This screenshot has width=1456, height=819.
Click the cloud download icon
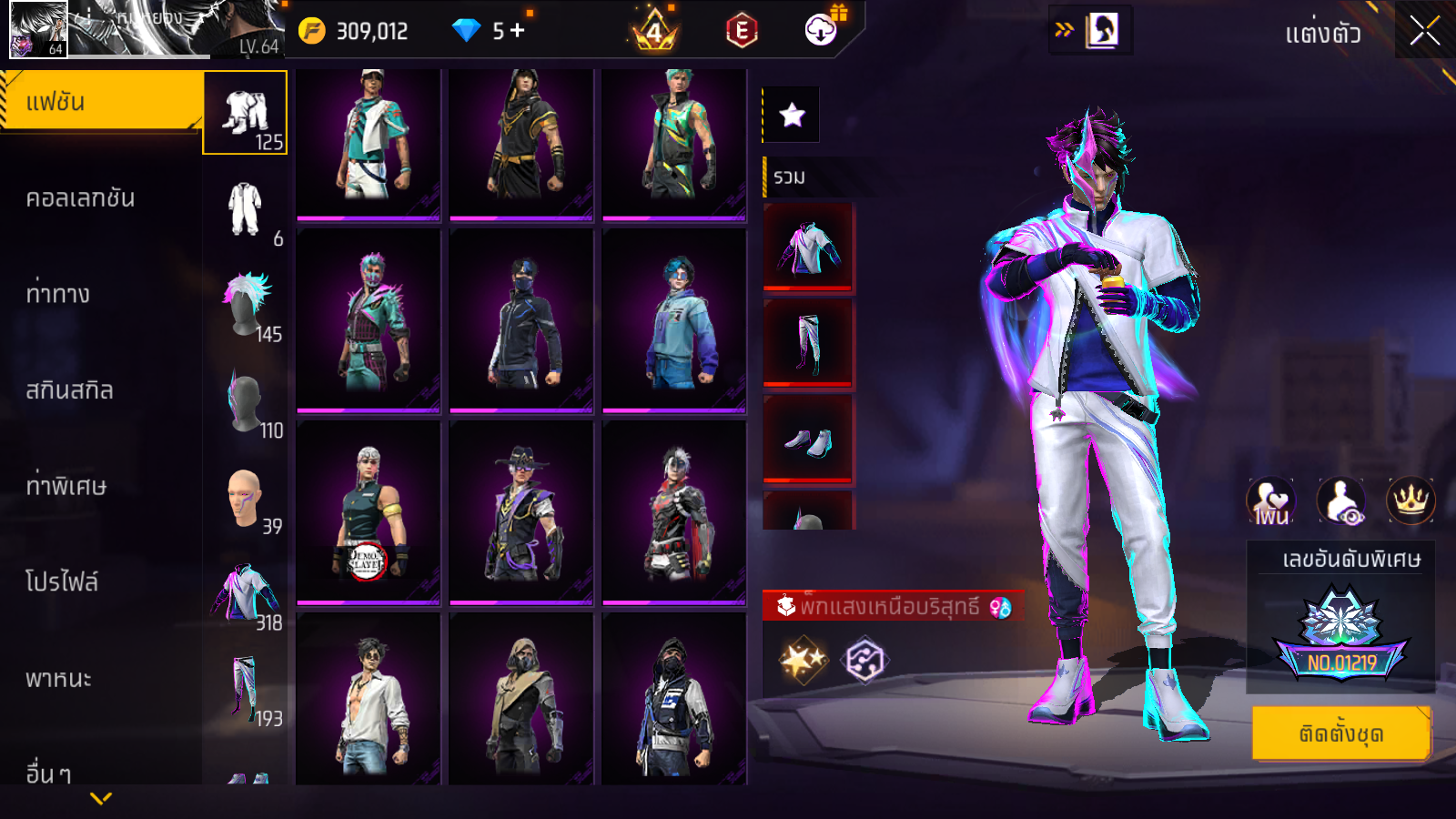tap(821, 31)
